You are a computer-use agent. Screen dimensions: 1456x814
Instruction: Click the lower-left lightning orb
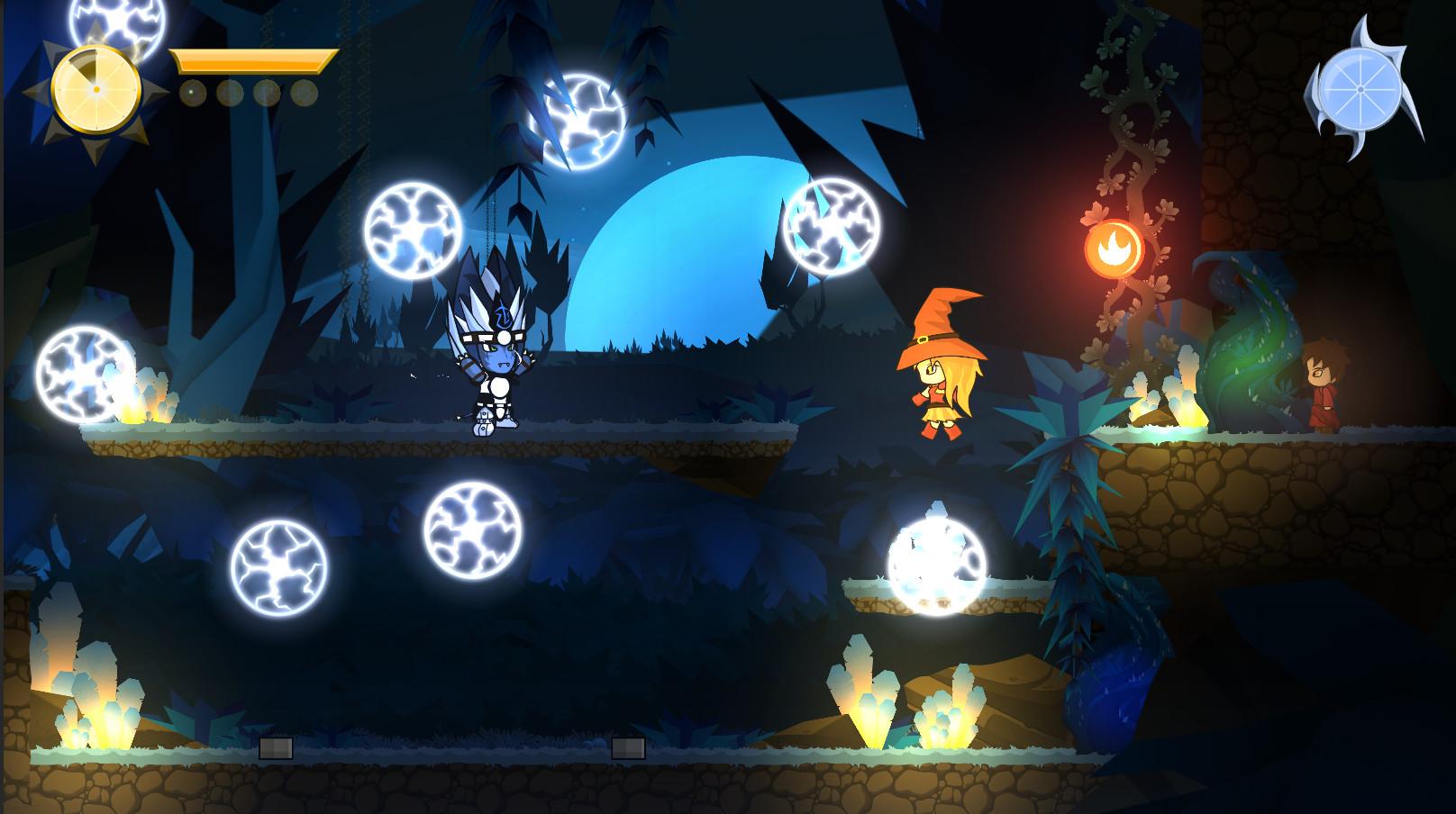278,567
